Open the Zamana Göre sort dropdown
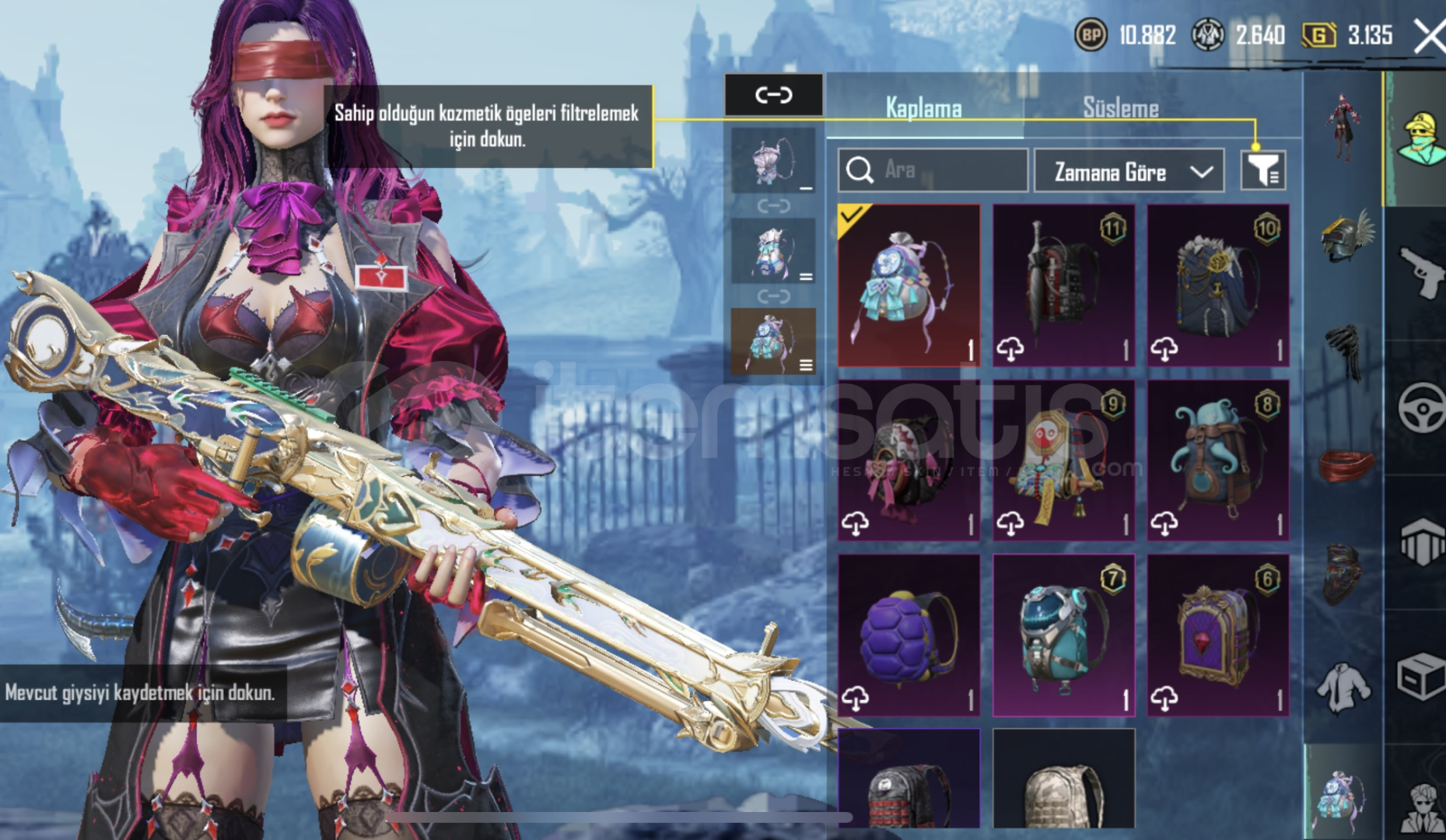 point(1129,171)
